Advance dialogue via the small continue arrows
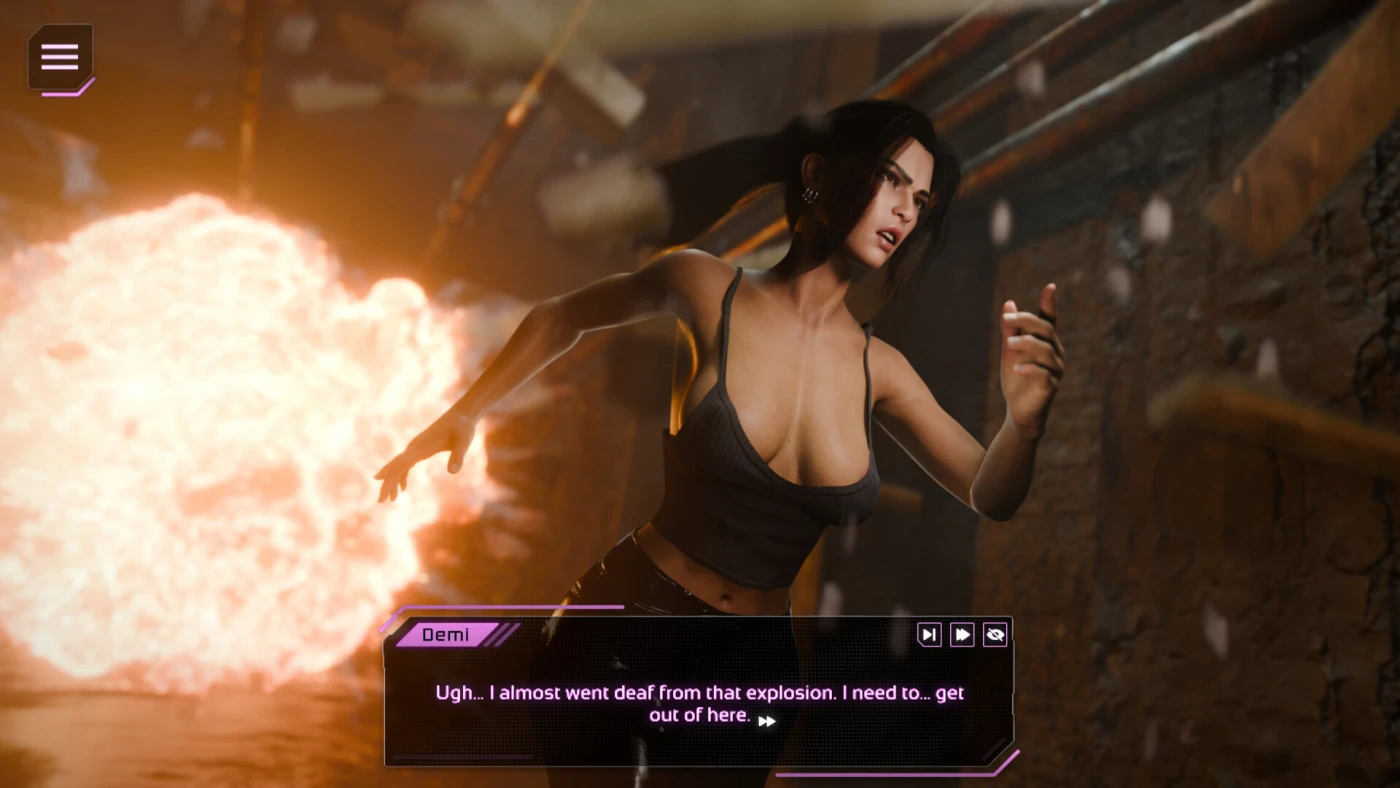 767,721
